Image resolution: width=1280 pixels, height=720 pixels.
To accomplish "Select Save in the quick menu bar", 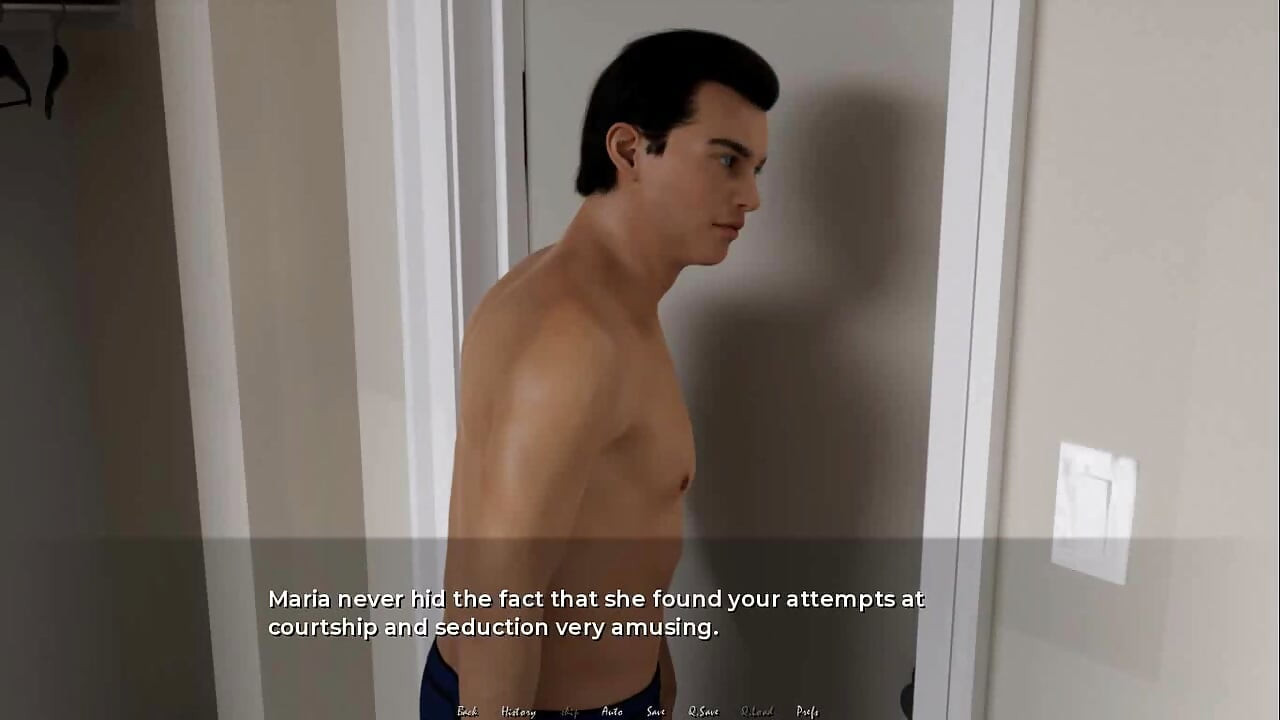I will (x=655, y=710).
